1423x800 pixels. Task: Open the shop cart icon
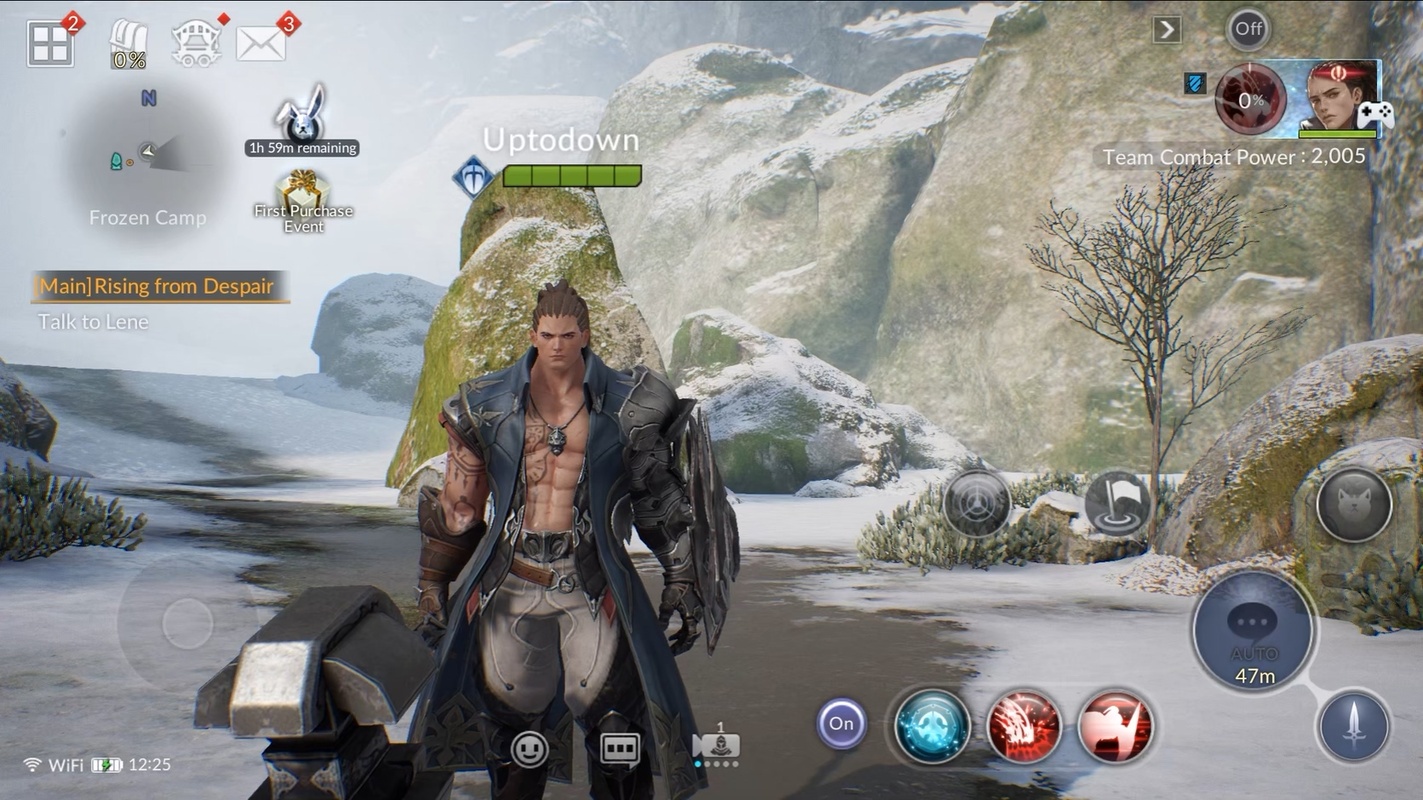(x=196, y=45)
